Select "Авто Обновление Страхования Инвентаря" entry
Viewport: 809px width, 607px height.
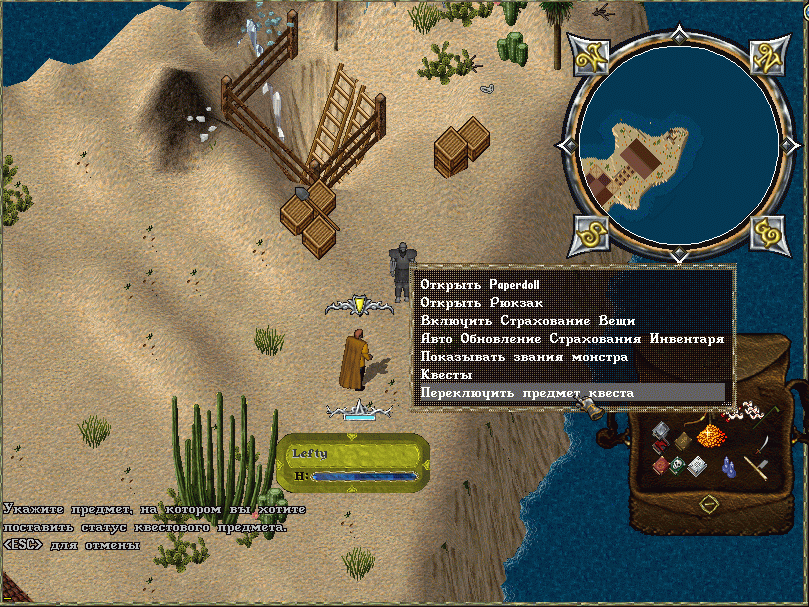(x=571, y=338)
